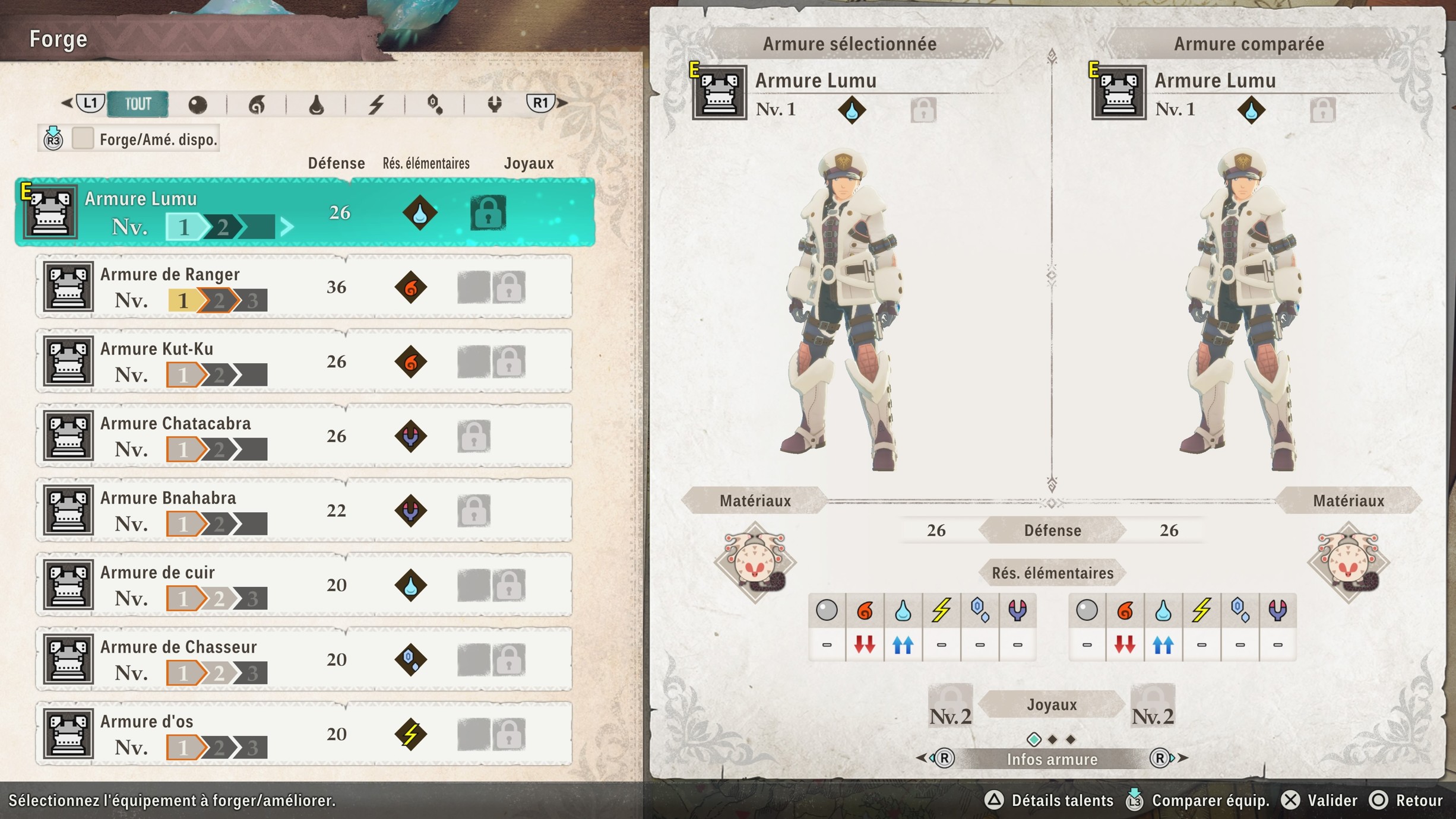Filter armors by the fire element tab
Image resolution: width=1456 pixels, height=819 pixels.
(257, 105)
